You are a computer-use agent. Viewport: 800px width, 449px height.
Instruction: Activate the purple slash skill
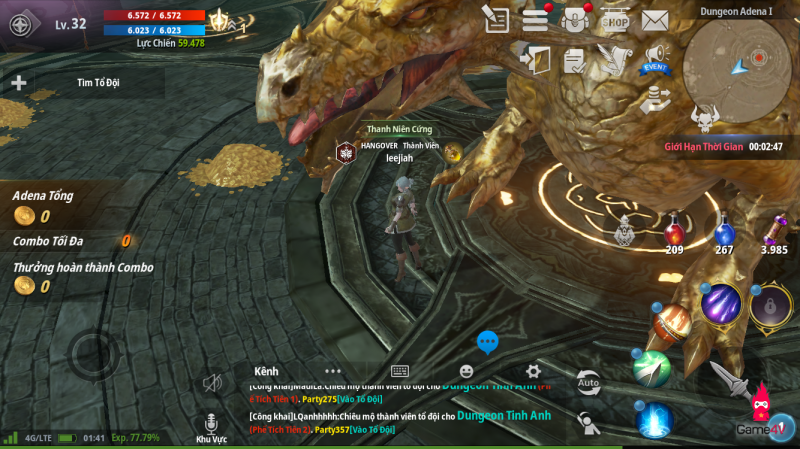(720, 304)
